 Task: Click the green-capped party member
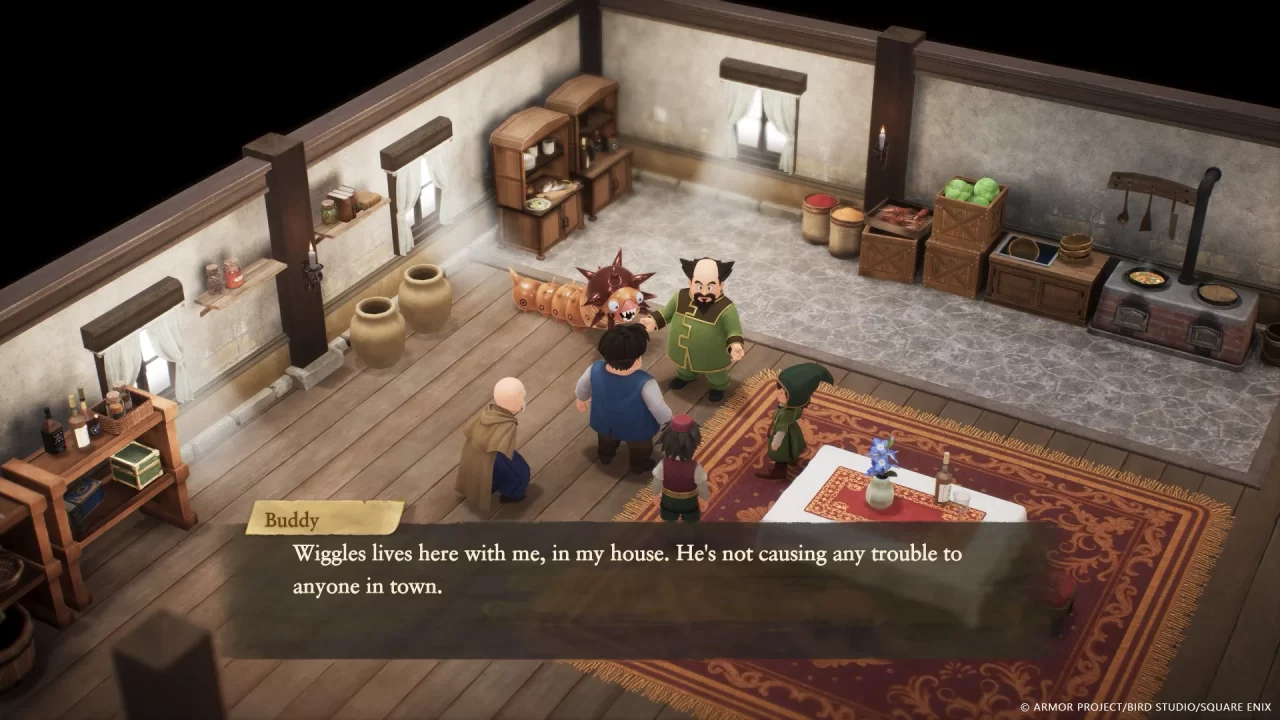coord(790,420)
